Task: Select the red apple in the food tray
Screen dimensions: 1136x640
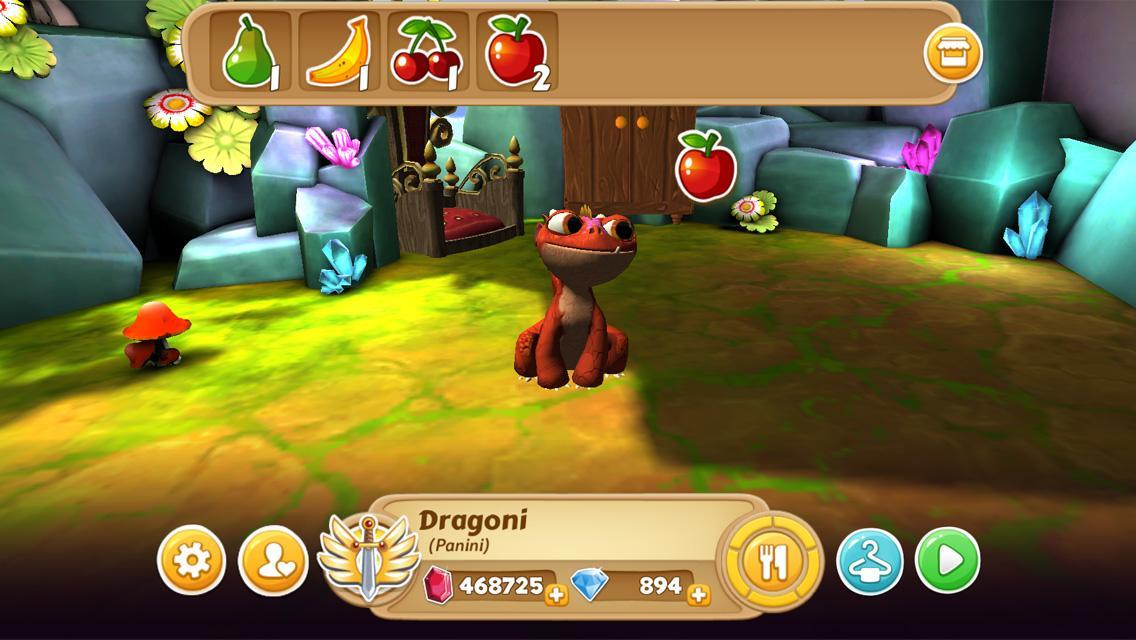Action: pos(517,52)
